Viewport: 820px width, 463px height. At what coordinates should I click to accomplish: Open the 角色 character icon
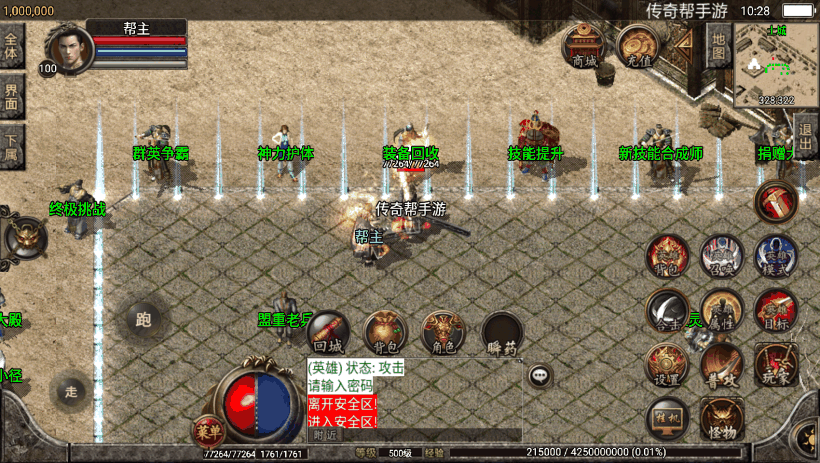tap(443, 333)
